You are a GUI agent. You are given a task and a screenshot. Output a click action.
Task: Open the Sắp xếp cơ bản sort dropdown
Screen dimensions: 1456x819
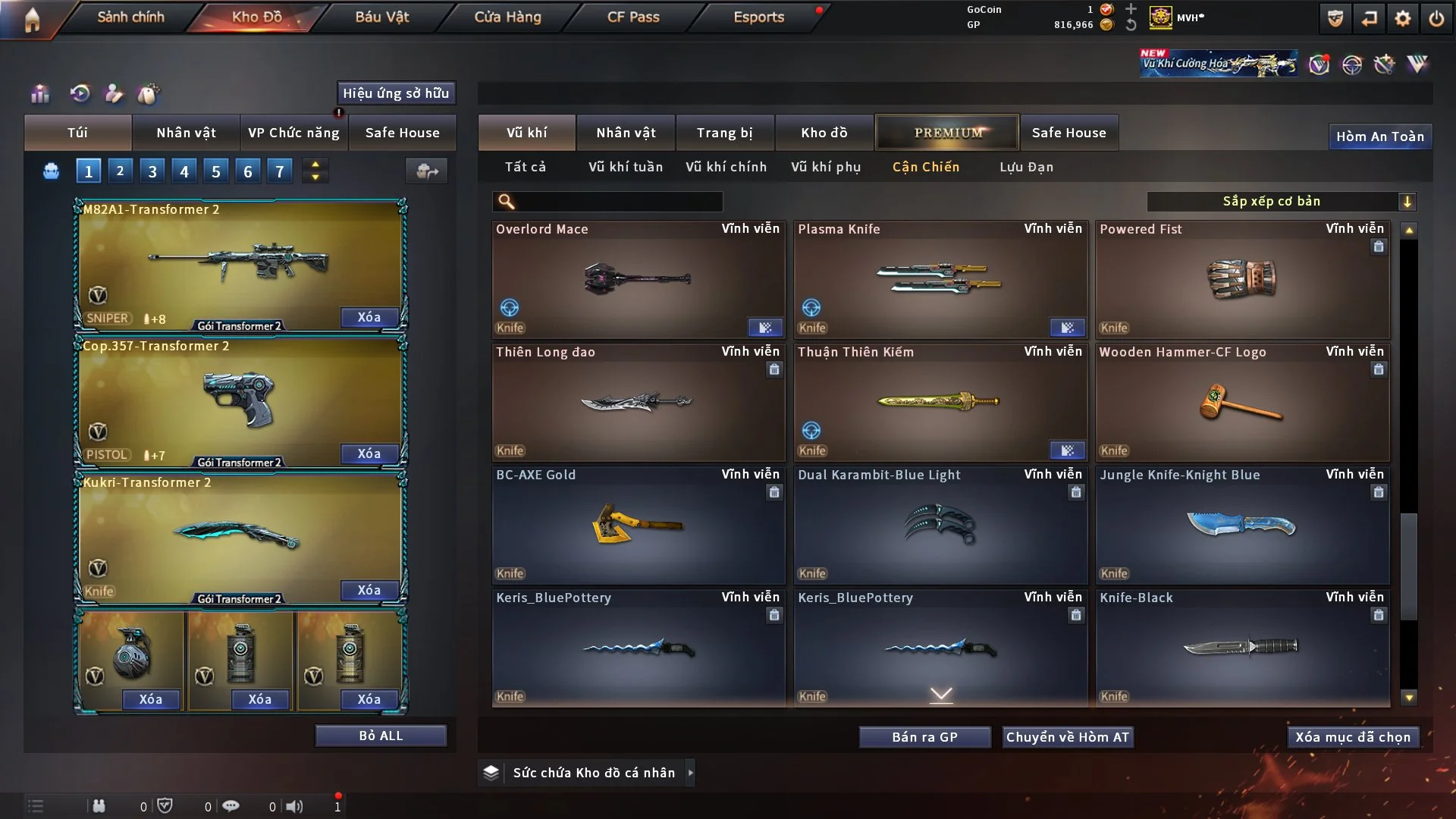click(x=1281, y=201)
